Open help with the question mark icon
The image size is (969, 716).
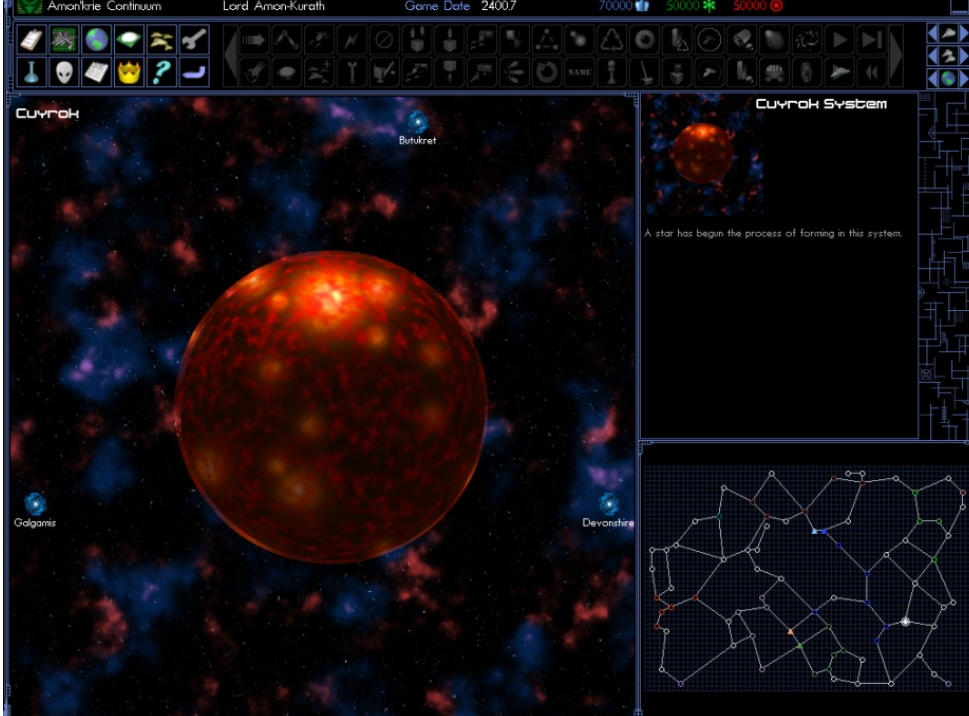point(161,72)
